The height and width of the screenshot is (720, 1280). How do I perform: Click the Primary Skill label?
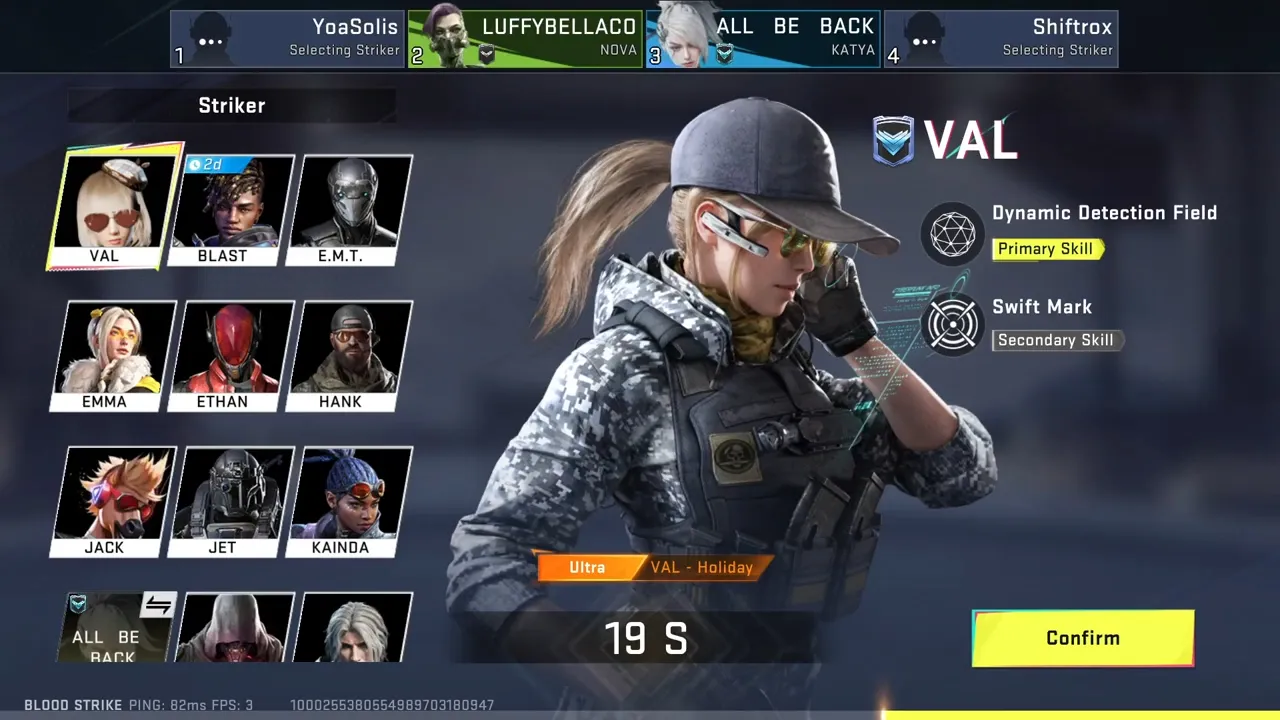tap(1046, 248)
